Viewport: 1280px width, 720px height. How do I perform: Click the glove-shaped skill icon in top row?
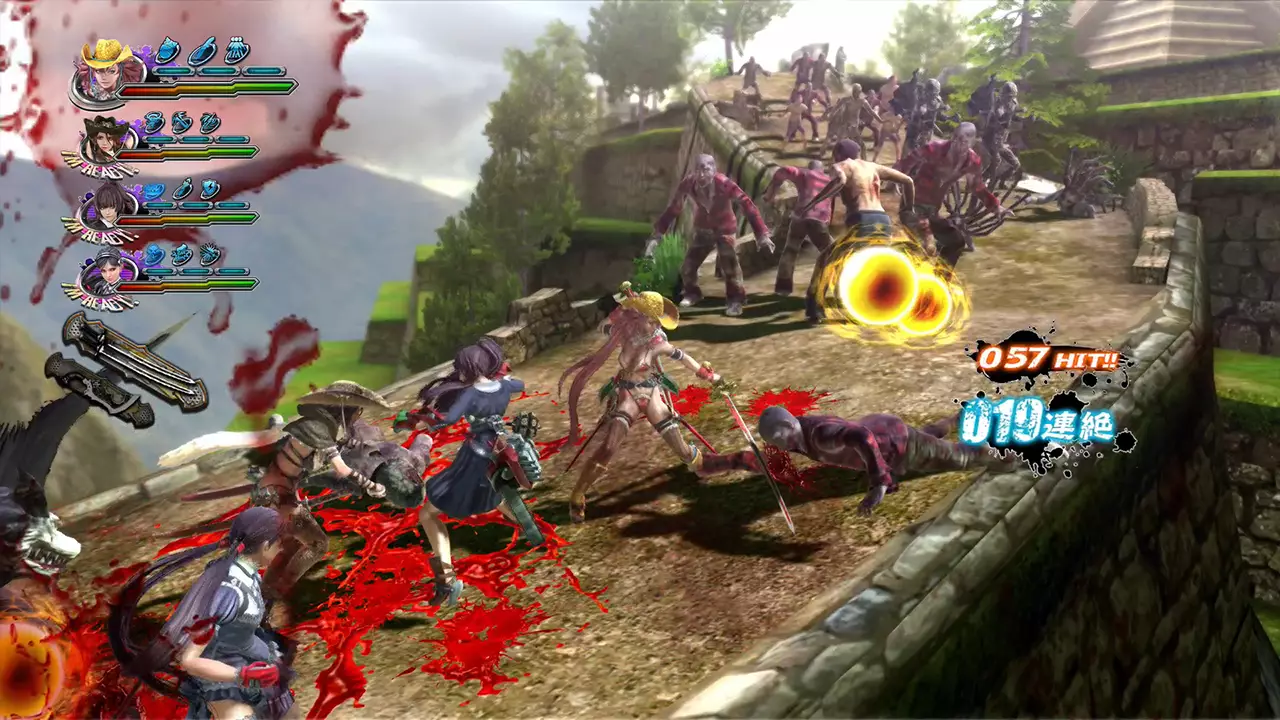(x=235, y=51)
